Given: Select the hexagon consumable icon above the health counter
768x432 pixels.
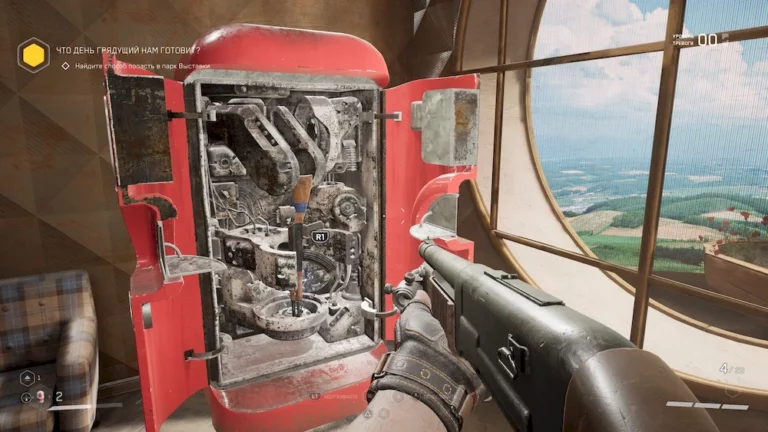Looking at the screenshot, I should (25, 378).
